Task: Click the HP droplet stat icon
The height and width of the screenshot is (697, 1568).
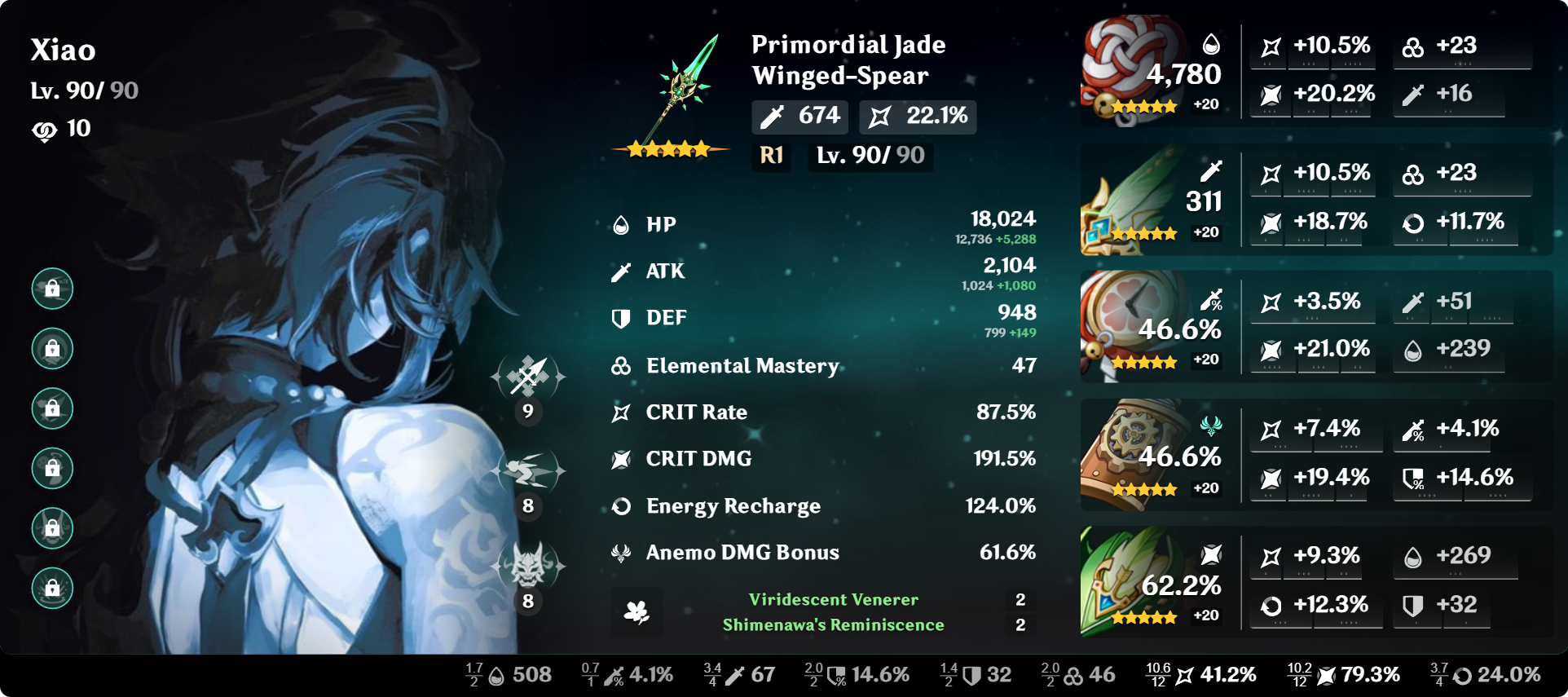Action: point(620,223)
